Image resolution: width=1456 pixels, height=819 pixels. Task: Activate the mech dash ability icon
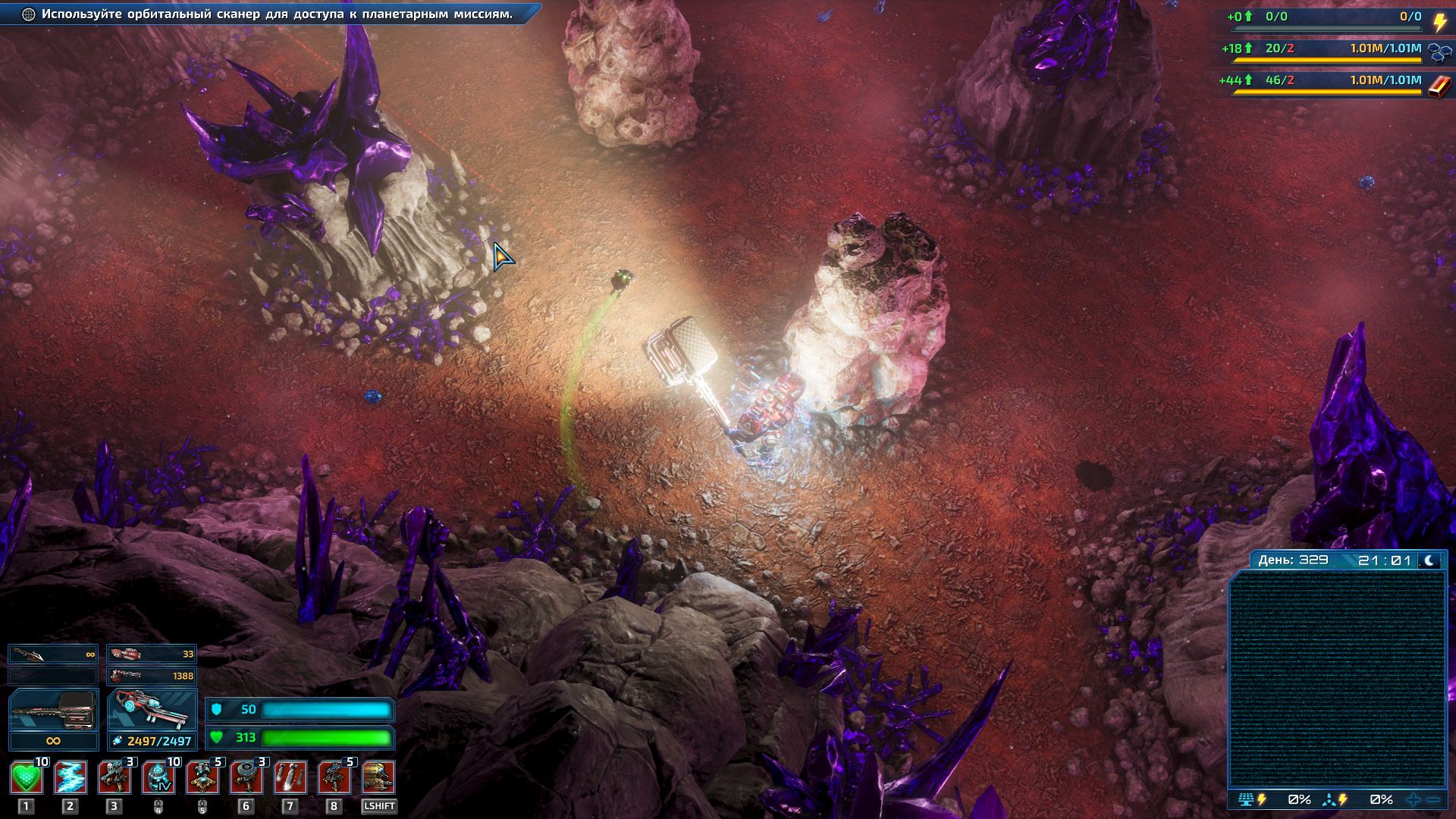point(378,778)
